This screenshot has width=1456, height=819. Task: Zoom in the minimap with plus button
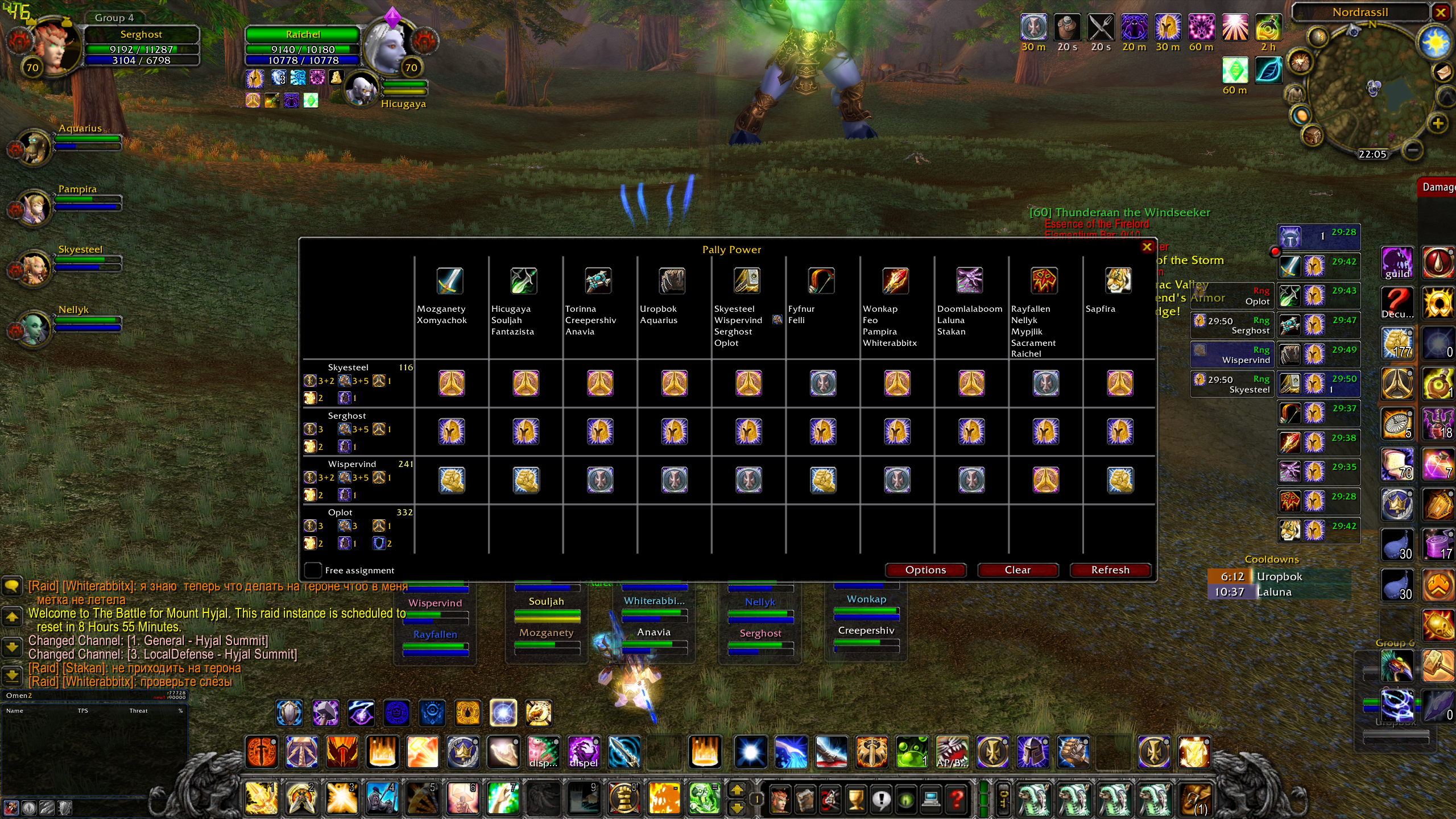1438,123
